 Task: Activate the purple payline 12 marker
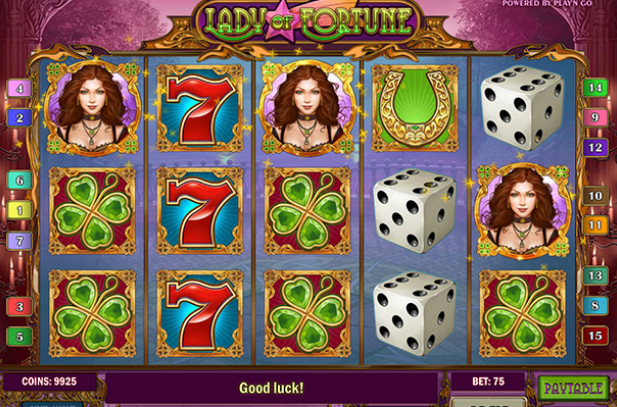[595, 147]
